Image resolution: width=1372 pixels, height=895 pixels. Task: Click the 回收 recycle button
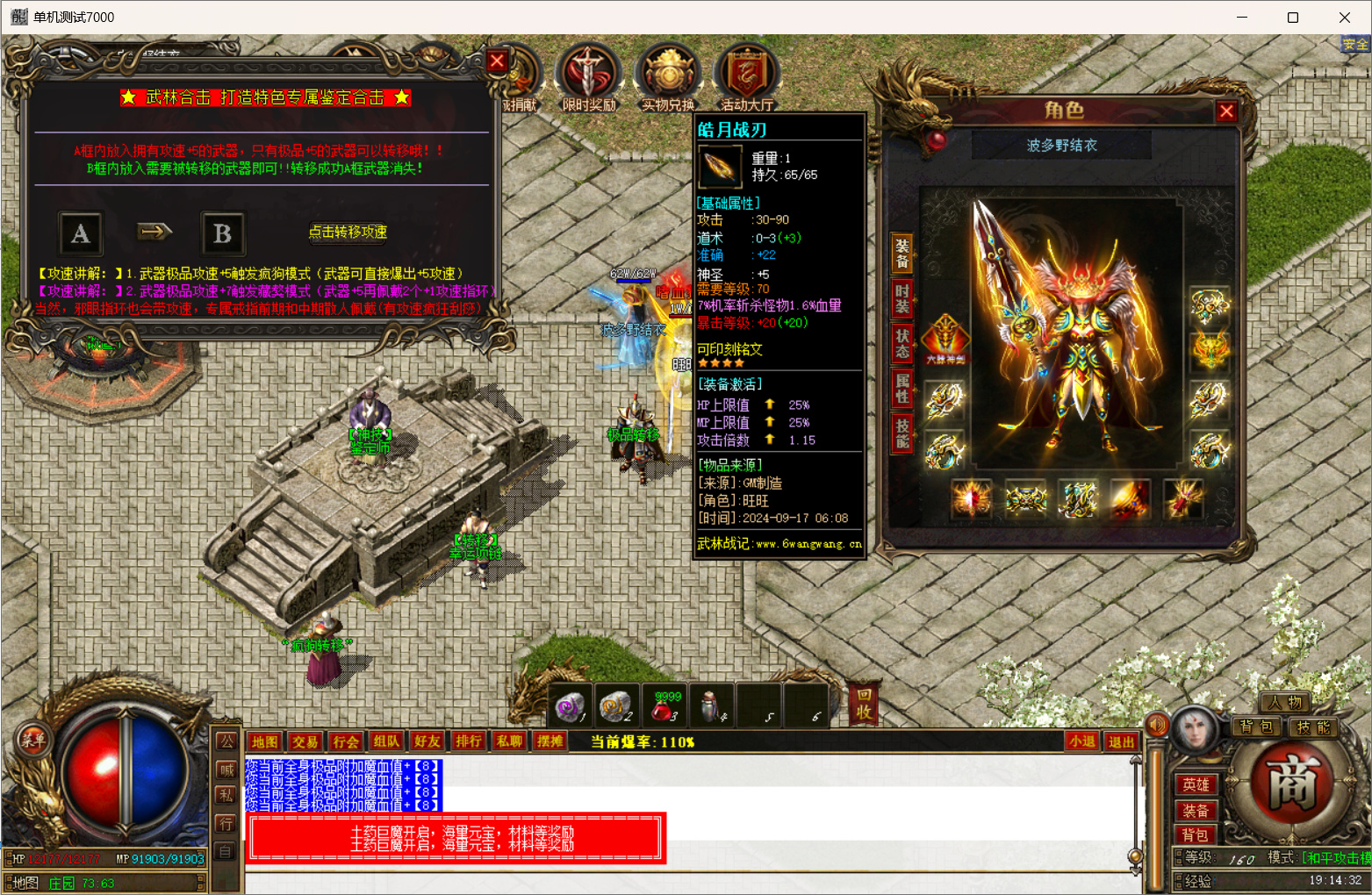tap(865, 704)
